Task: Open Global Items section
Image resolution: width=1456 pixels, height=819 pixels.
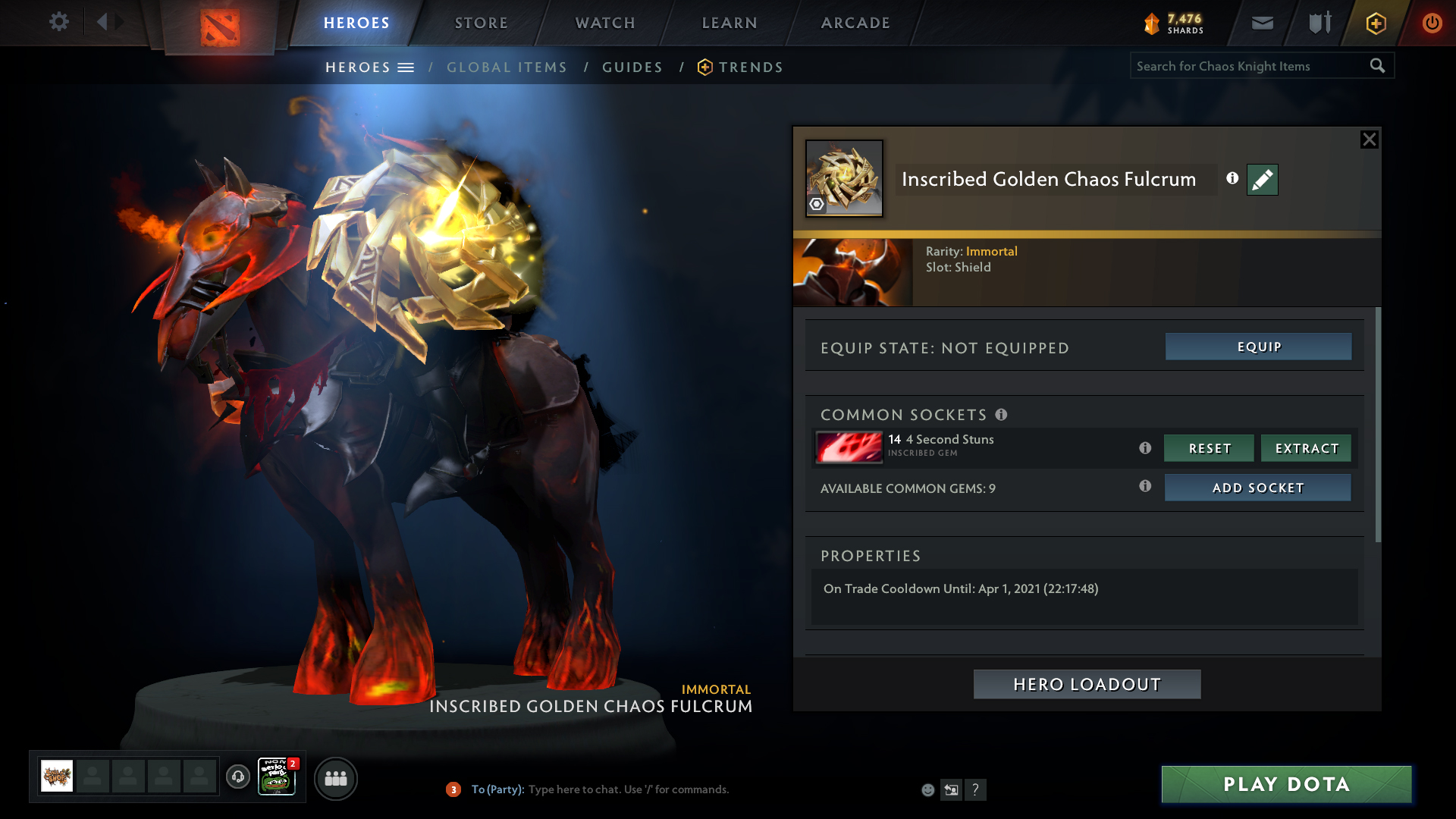Action: 507,67
